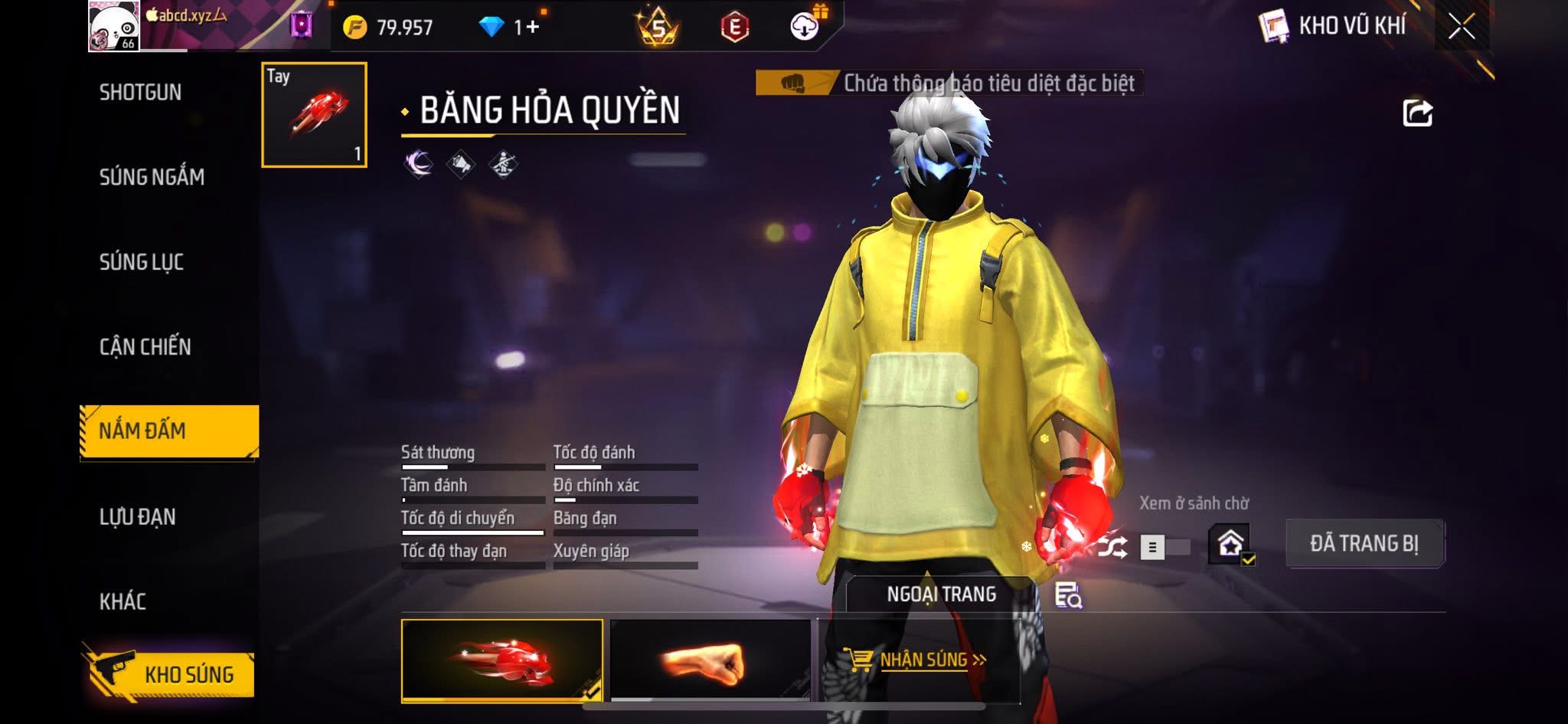Choose the default bare fist skin
1568x724 pixels.
pyautogui.click(x=710, y=660)
